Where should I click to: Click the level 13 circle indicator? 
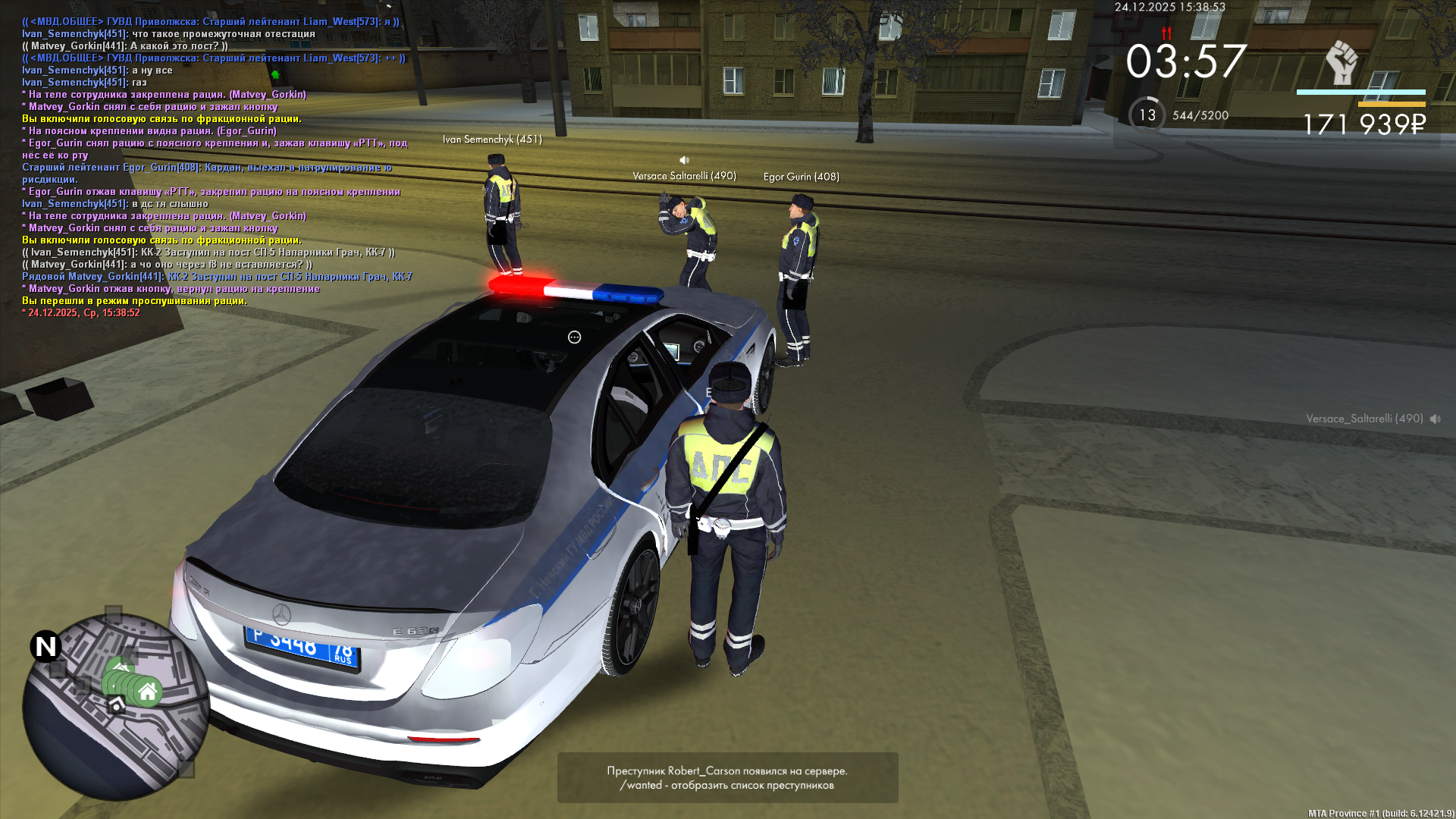coord(1147,115)
